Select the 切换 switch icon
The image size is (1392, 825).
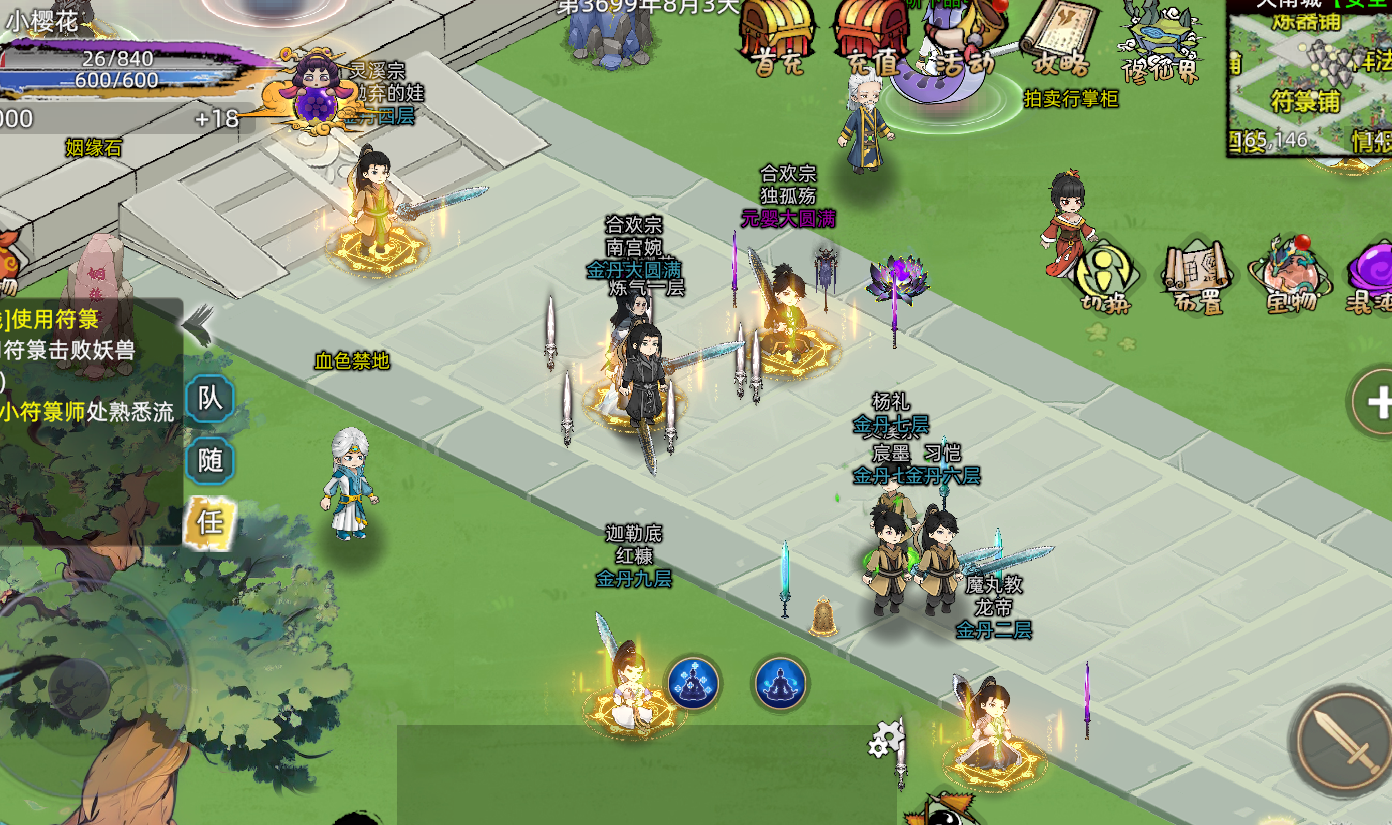coord(1103,277)
